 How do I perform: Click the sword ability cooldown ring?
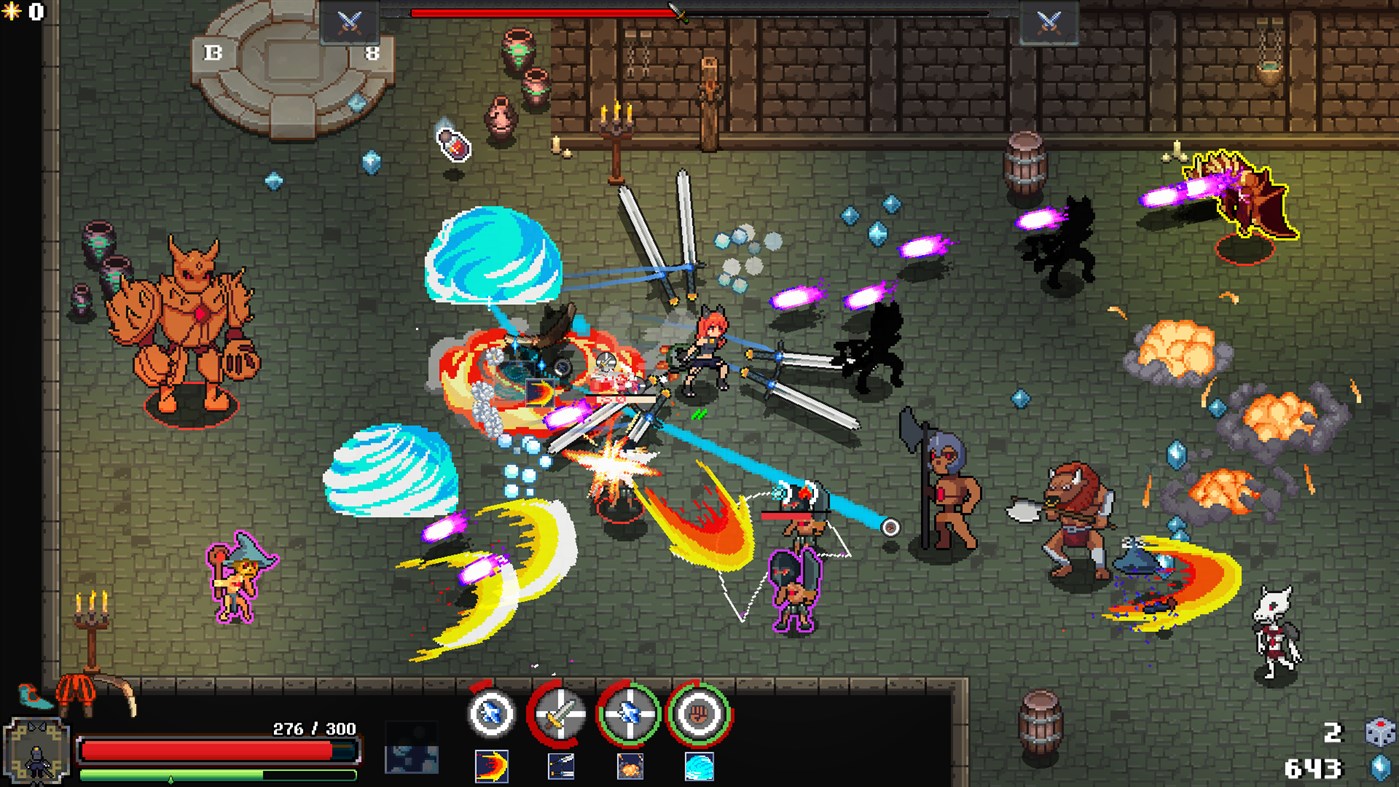(x=559, y=714)
